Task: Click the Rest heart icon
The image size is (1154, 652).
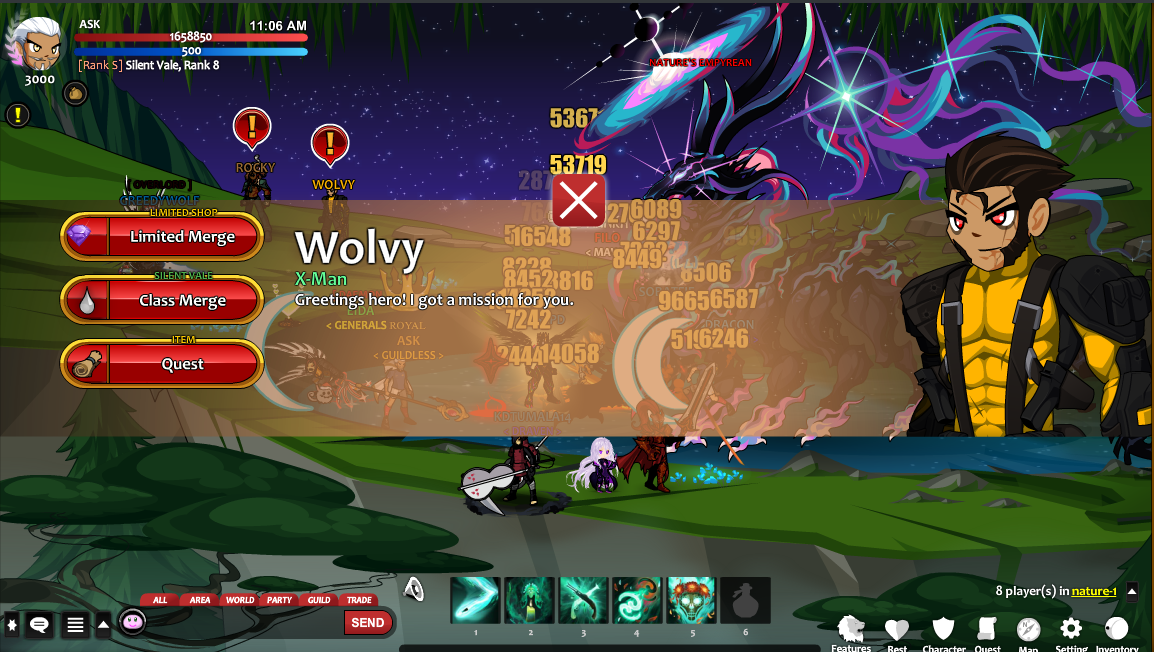Action: [897, 630]
